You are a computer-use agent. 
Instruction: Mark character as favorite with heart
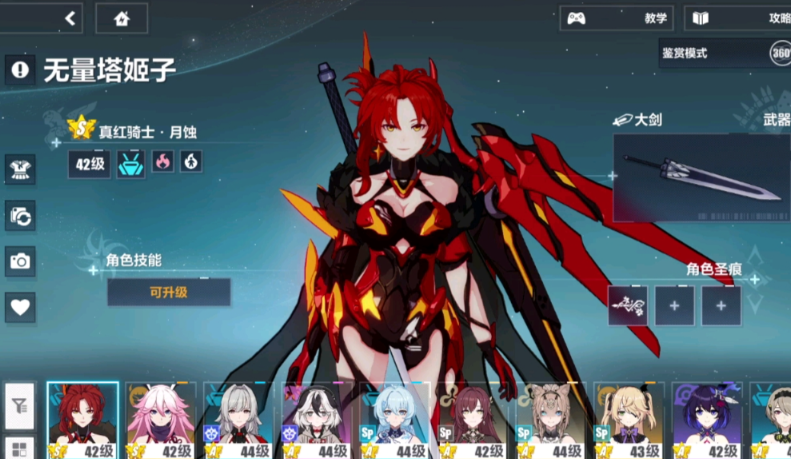coord(20,306)
